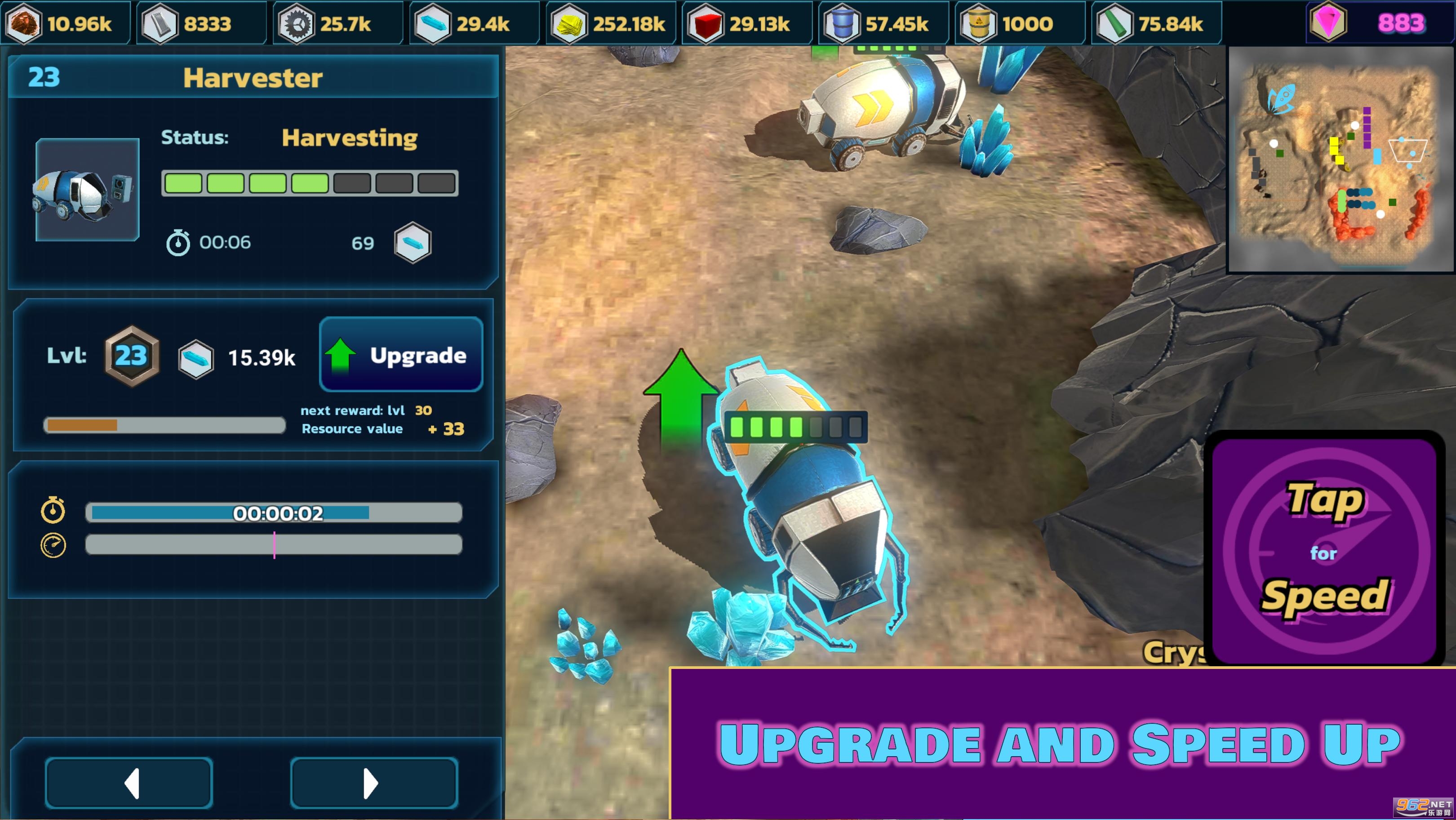Select the red cube resource counter
The width and height of the screenshot is (1456, 820).
(747, 23)
